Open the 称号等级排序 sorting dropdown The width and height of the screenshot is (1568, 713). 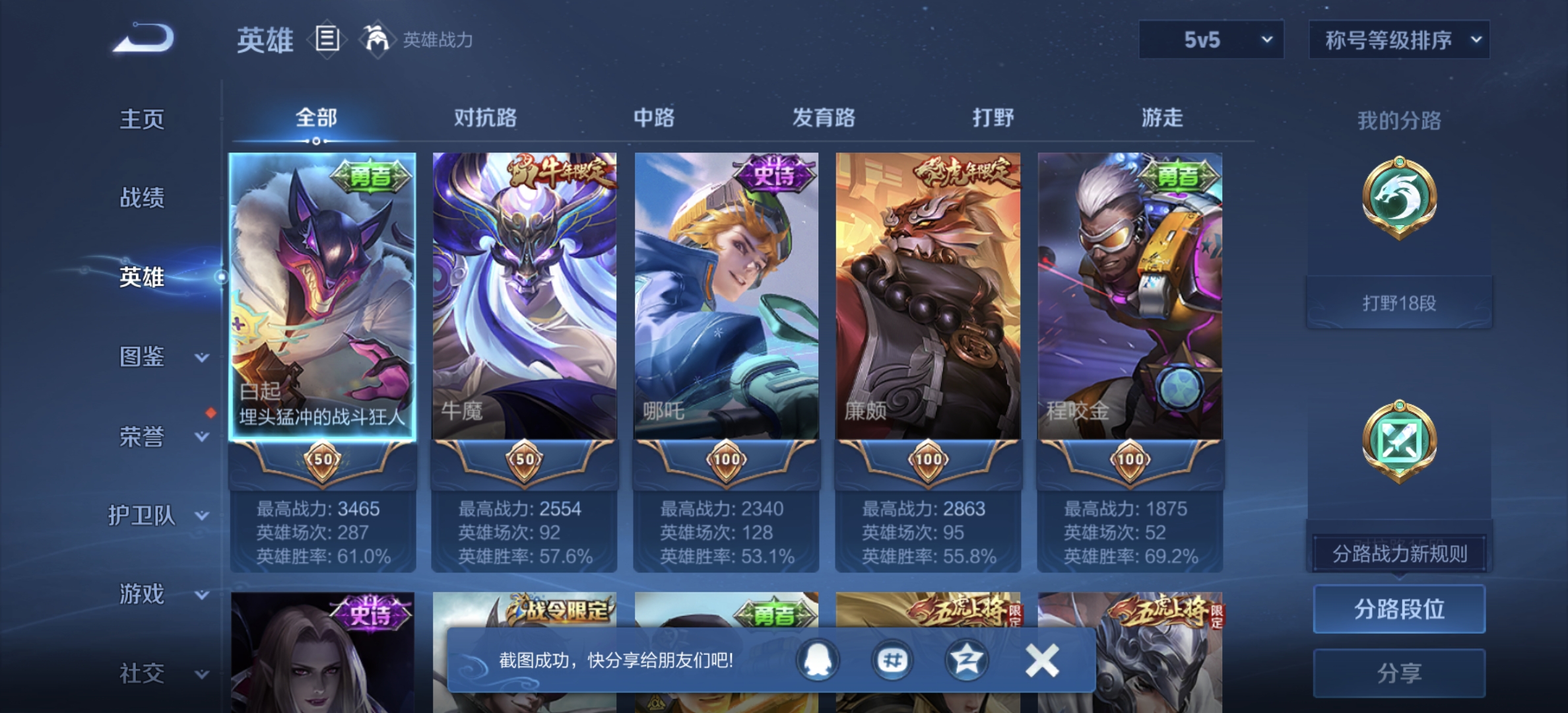pyautogui.click(x=1398, y=40)
